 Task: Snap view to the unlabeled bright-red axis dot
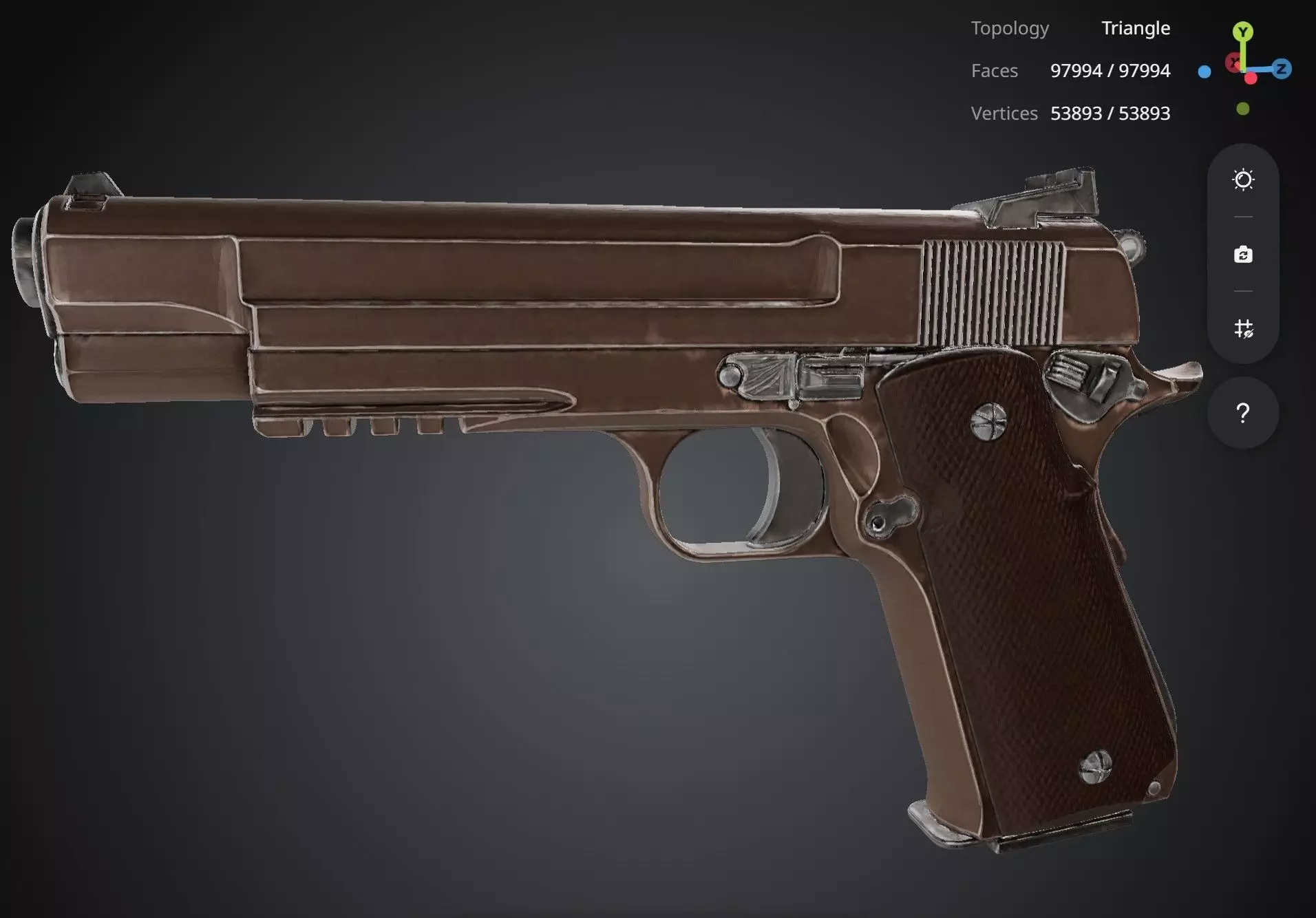1251,78
